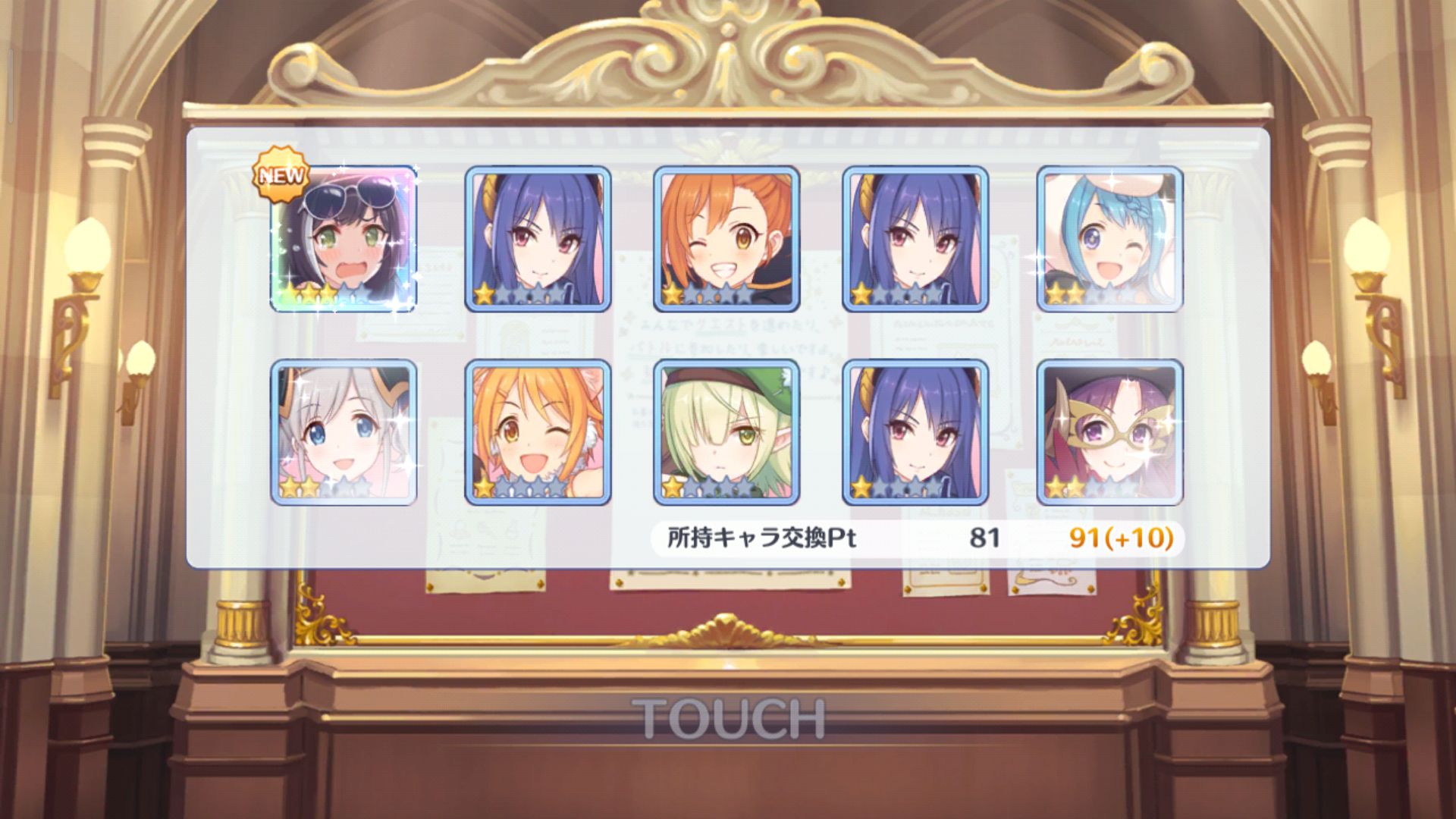
Task: Select the green-haired elf character portrait
Action: tap(726, 431)
